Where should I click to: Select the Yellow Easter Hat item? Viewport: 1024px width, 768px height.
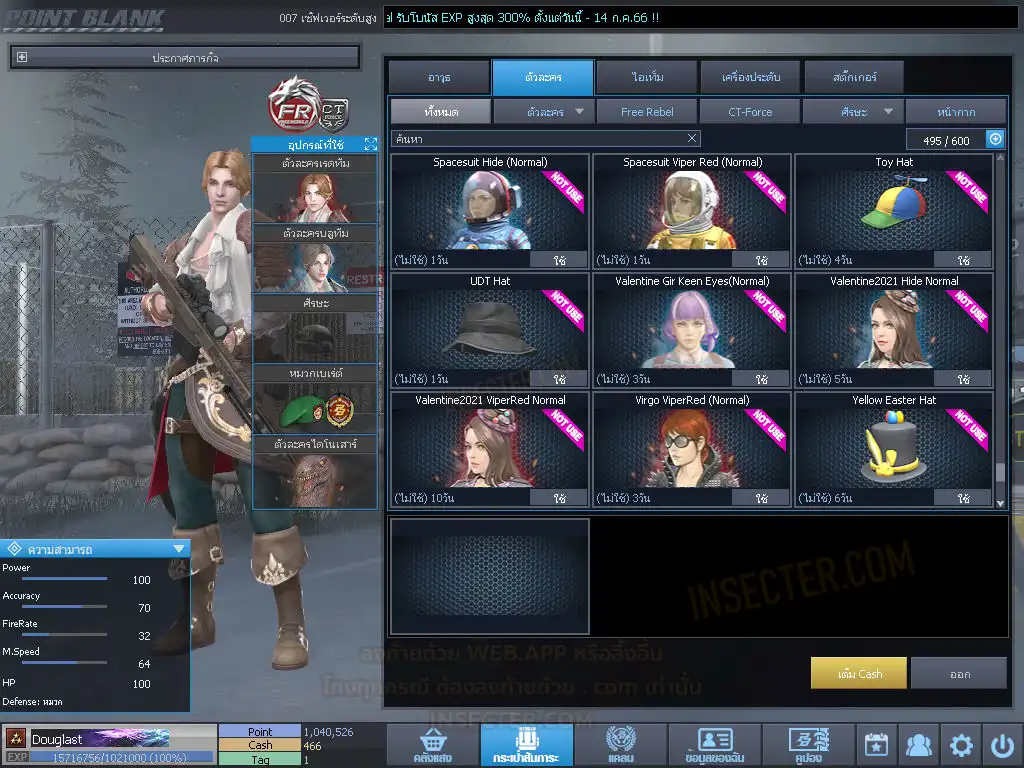coord(894,449)
